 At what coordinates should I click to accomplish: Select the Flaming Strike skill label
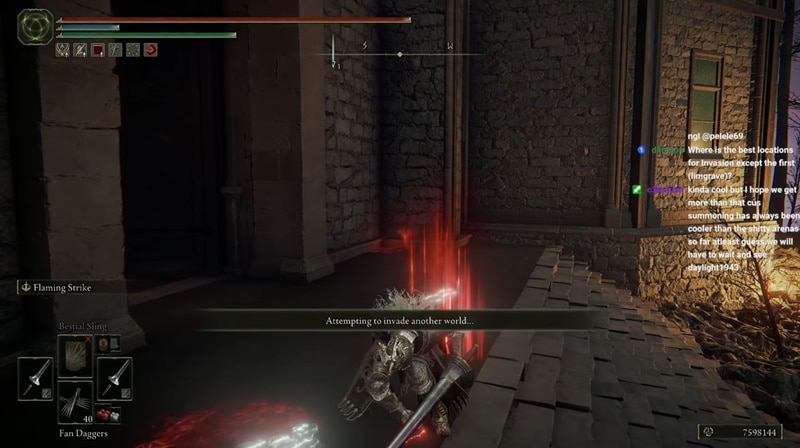tap(62, 287)
